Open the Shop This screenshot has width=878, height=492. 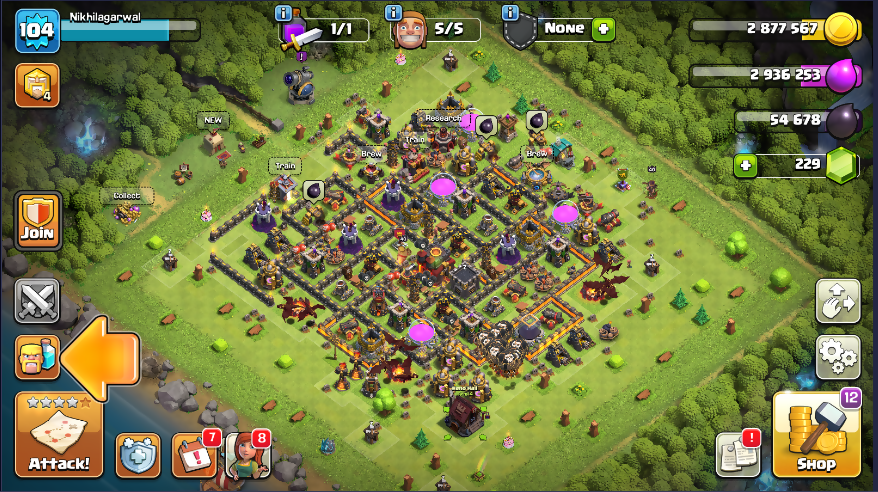(816, 435)
